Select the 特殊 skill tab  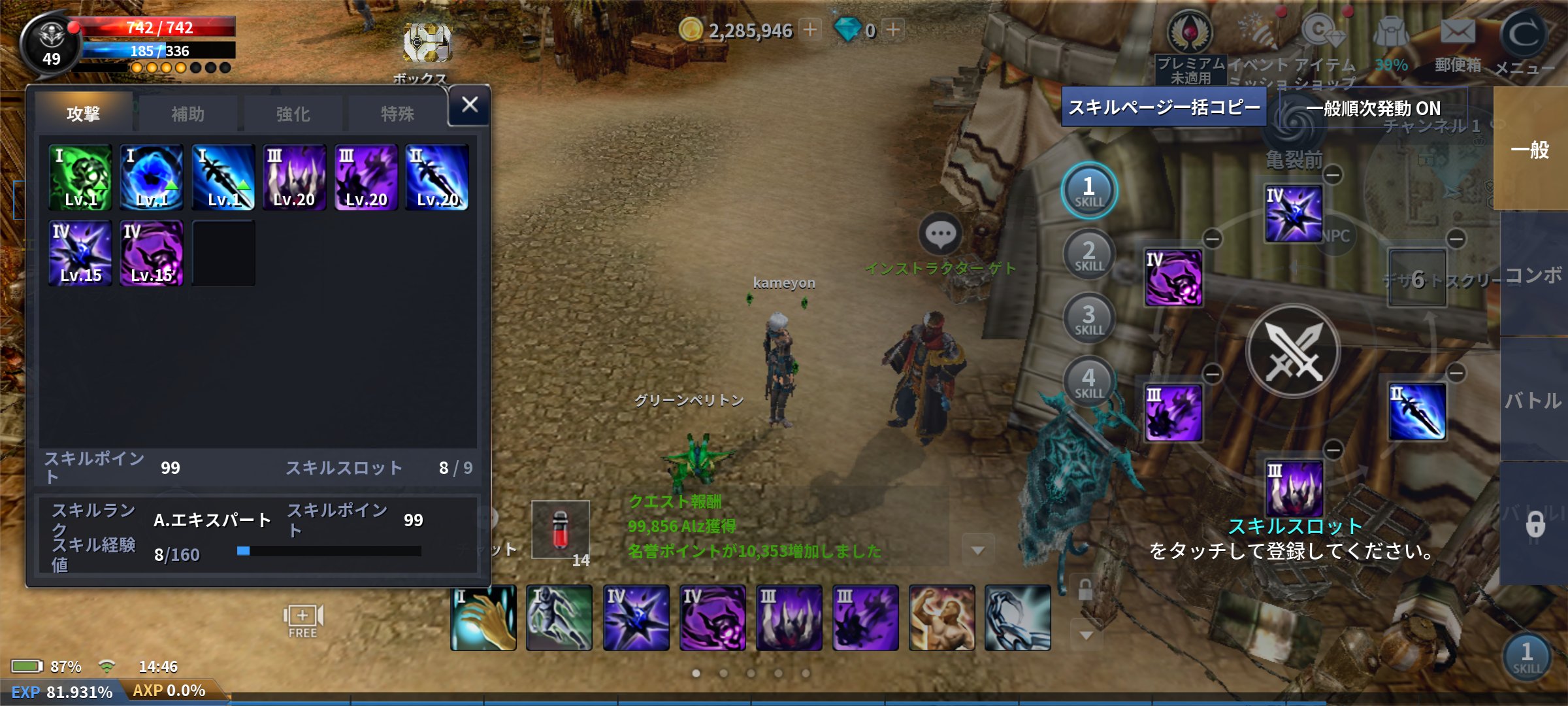click(397, 114)
